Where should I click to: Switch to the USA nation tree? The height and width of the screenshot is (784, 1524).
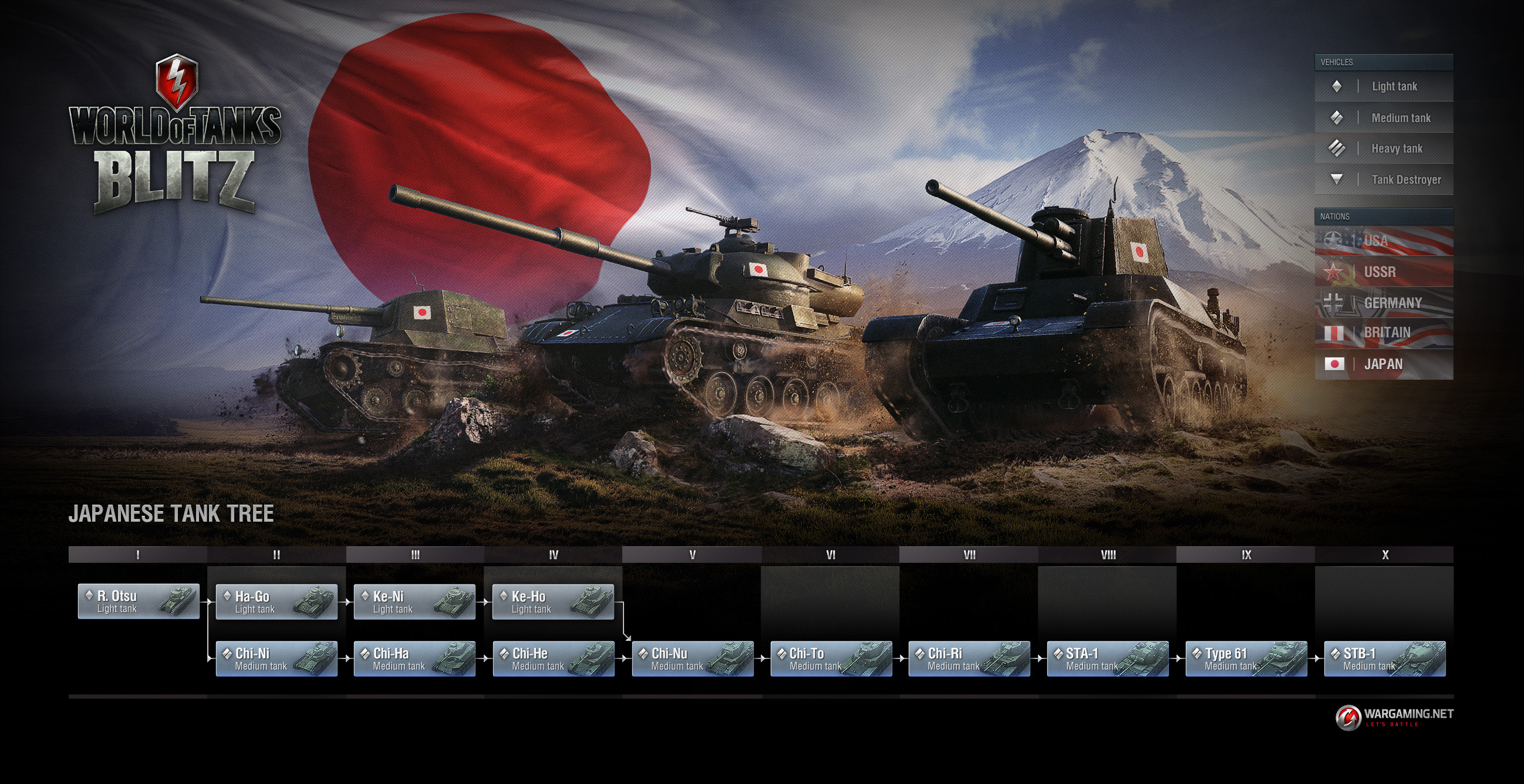(x=1383, y=241)
